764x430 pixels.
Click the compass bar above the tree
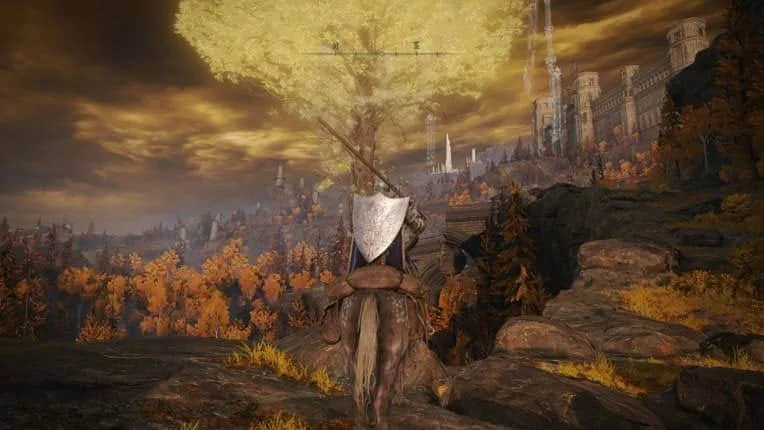coord(381,51)
